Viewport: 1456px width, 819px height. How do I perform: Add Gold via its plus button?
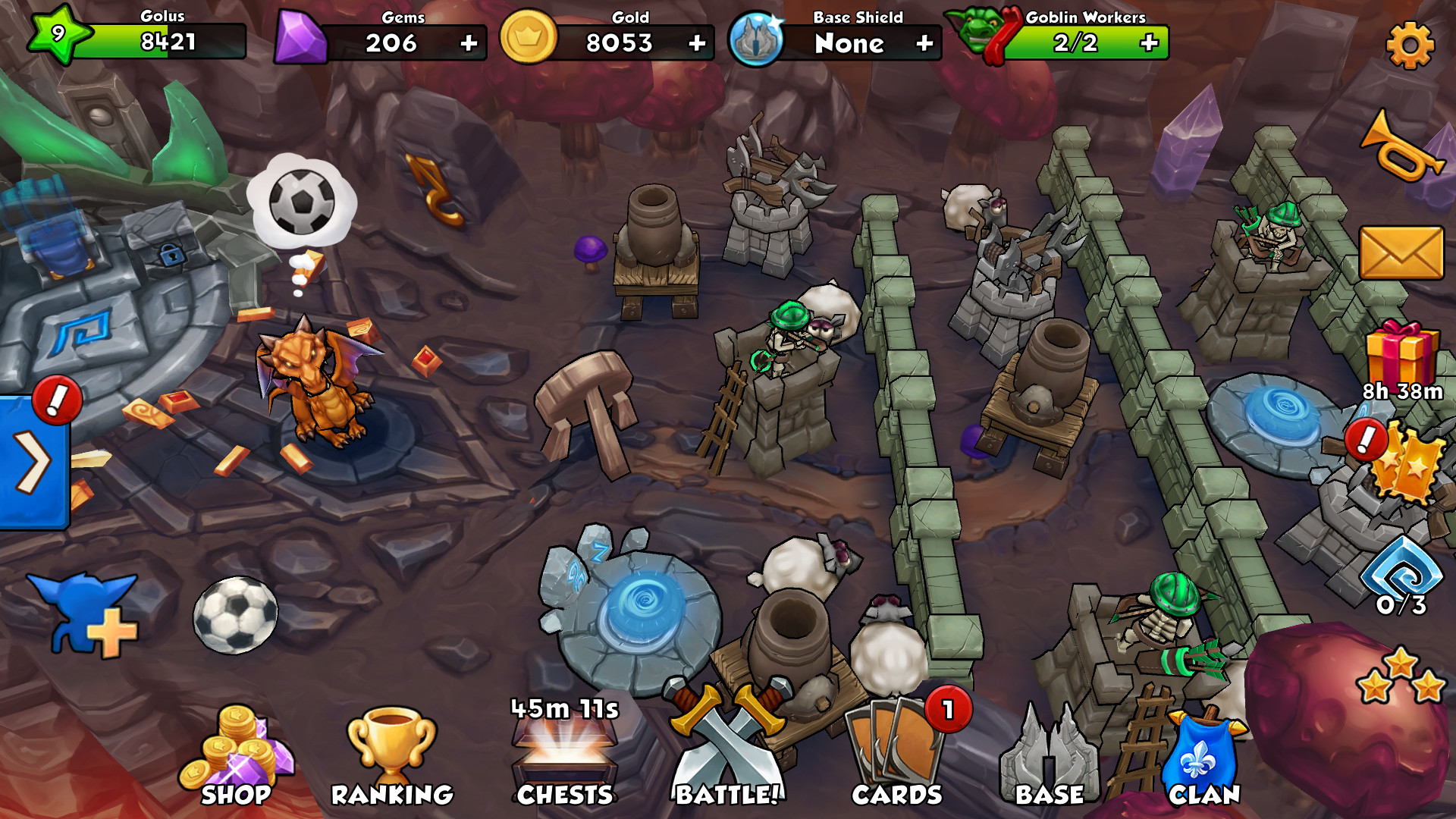pyautogui.click(x=695, y=44)
